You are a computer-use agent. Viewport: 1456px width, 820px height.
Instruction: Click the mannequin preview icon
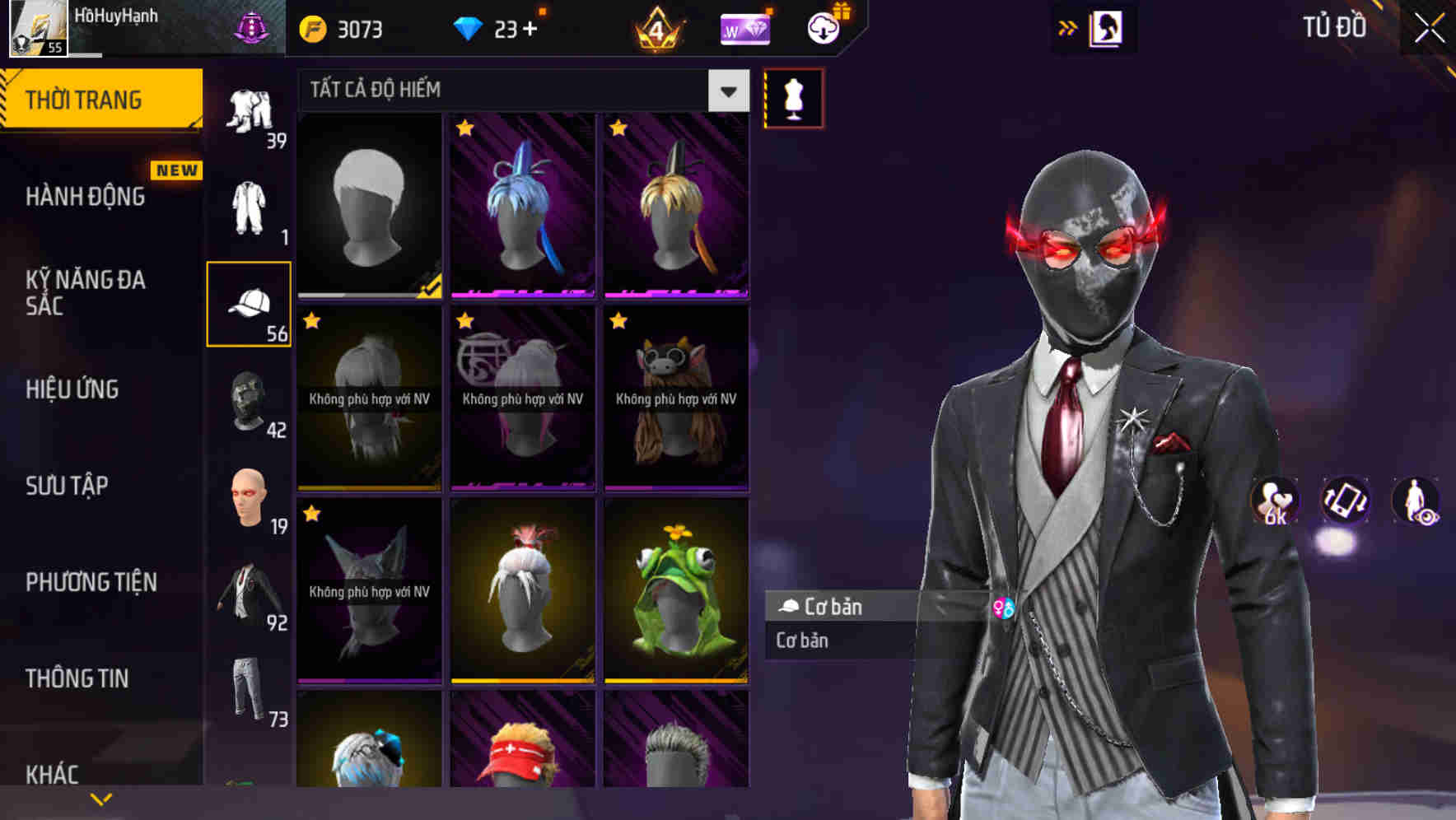(x=793, y=97)
